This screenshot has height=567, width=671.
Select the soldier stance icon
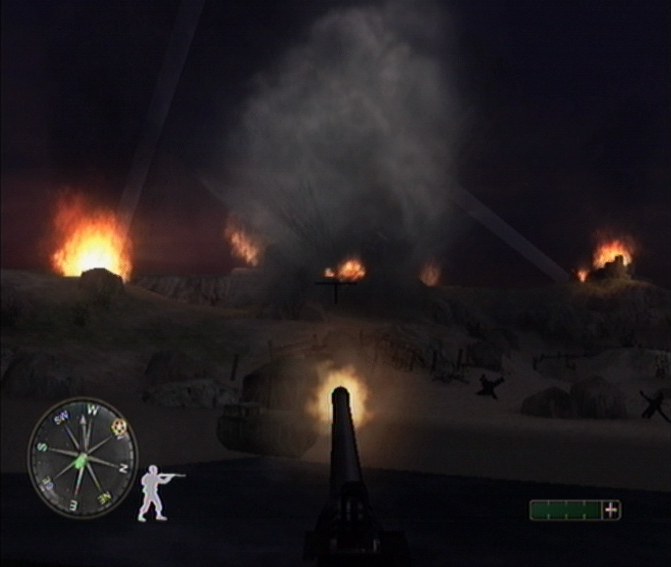tap(156, 491)
